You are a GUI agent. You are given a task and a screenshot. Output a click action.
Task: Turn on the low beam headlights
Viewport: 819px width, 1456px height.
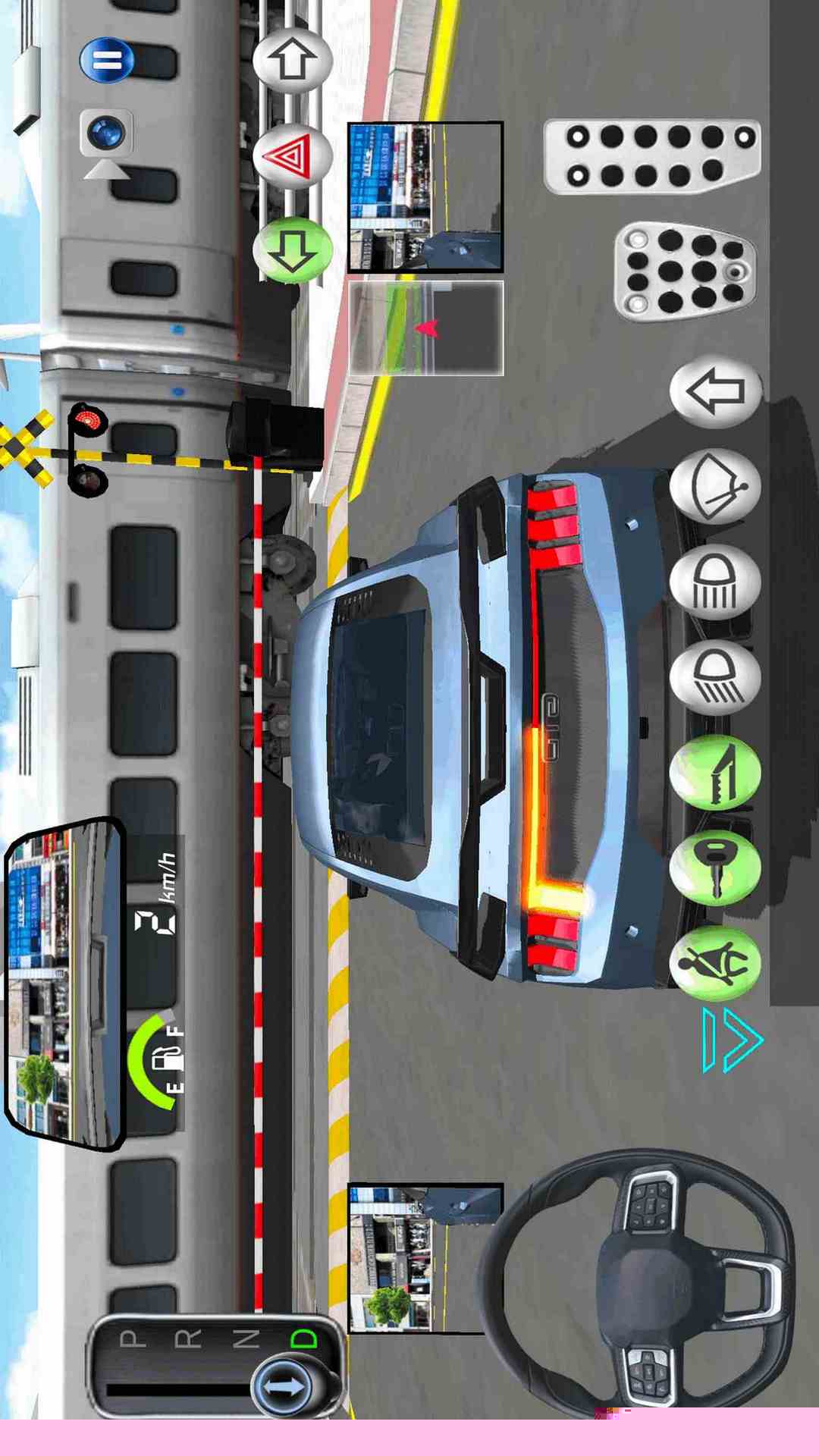(715, 676)
